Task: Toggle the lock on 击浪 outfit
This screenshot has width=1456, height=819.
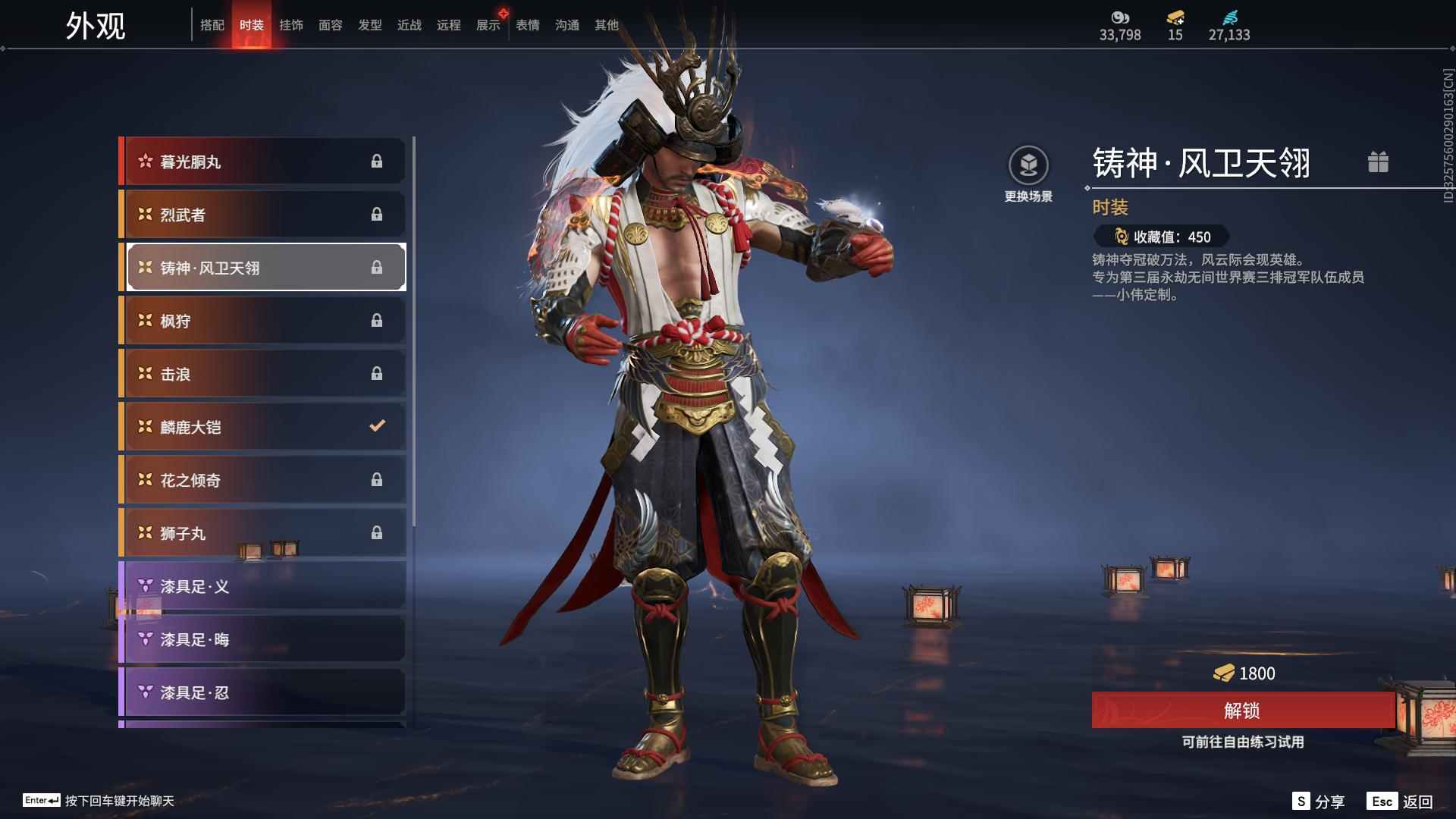Action: (x=377, y=373)
